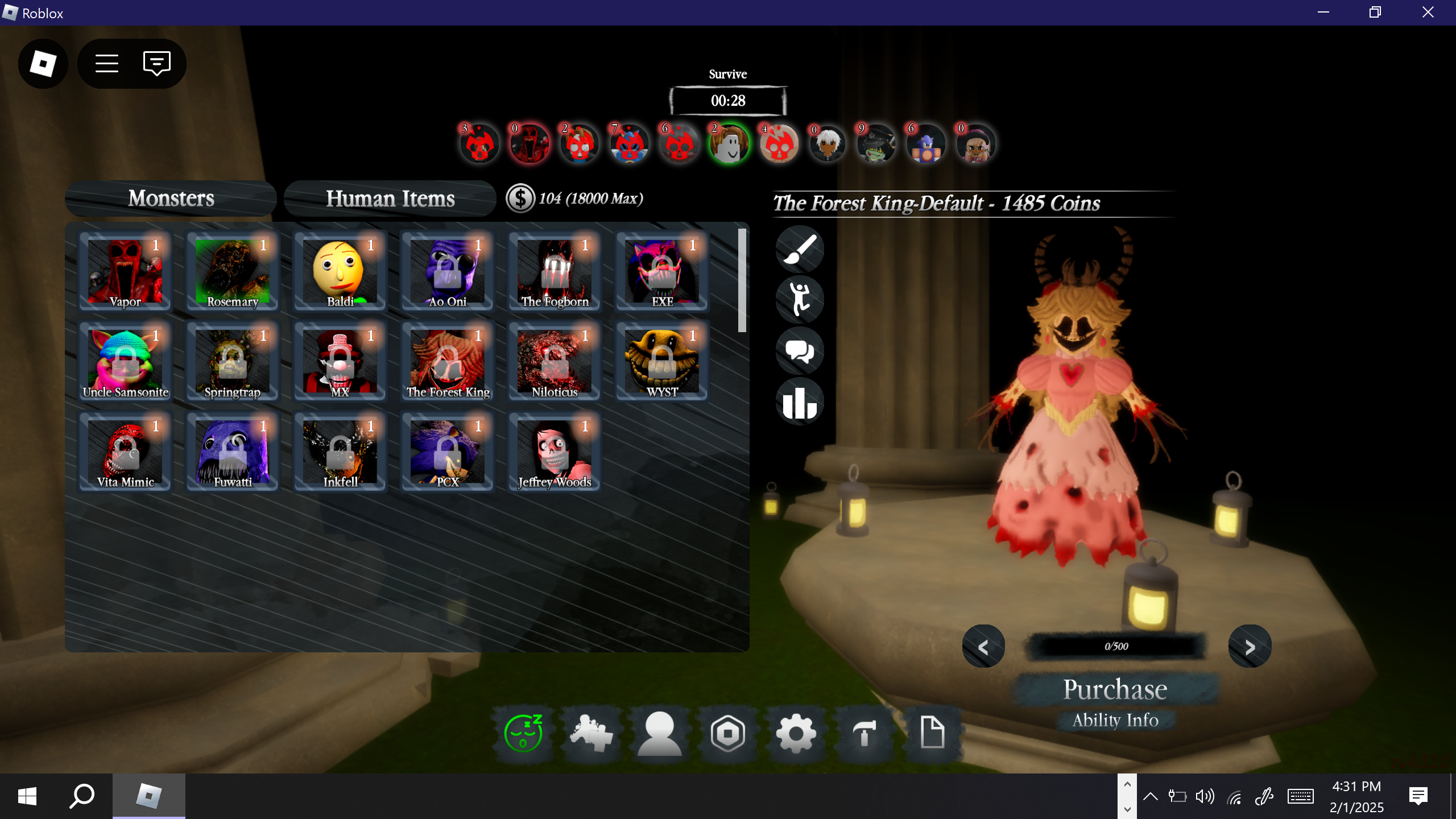Image resolution: width=1456 pixels, height=819 pixels.
Task: Switch to the Monsters tab
Action: click(171, 198)
